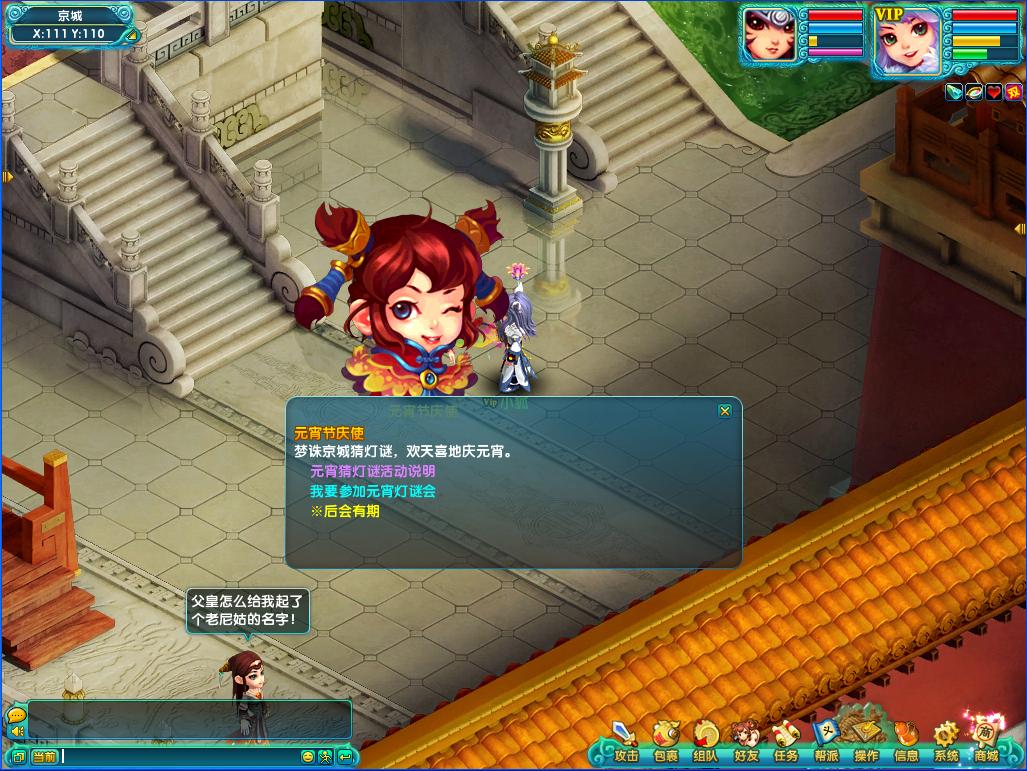
Task: Switch the 当前 chat channel
Action: click(x=44, y=757)
